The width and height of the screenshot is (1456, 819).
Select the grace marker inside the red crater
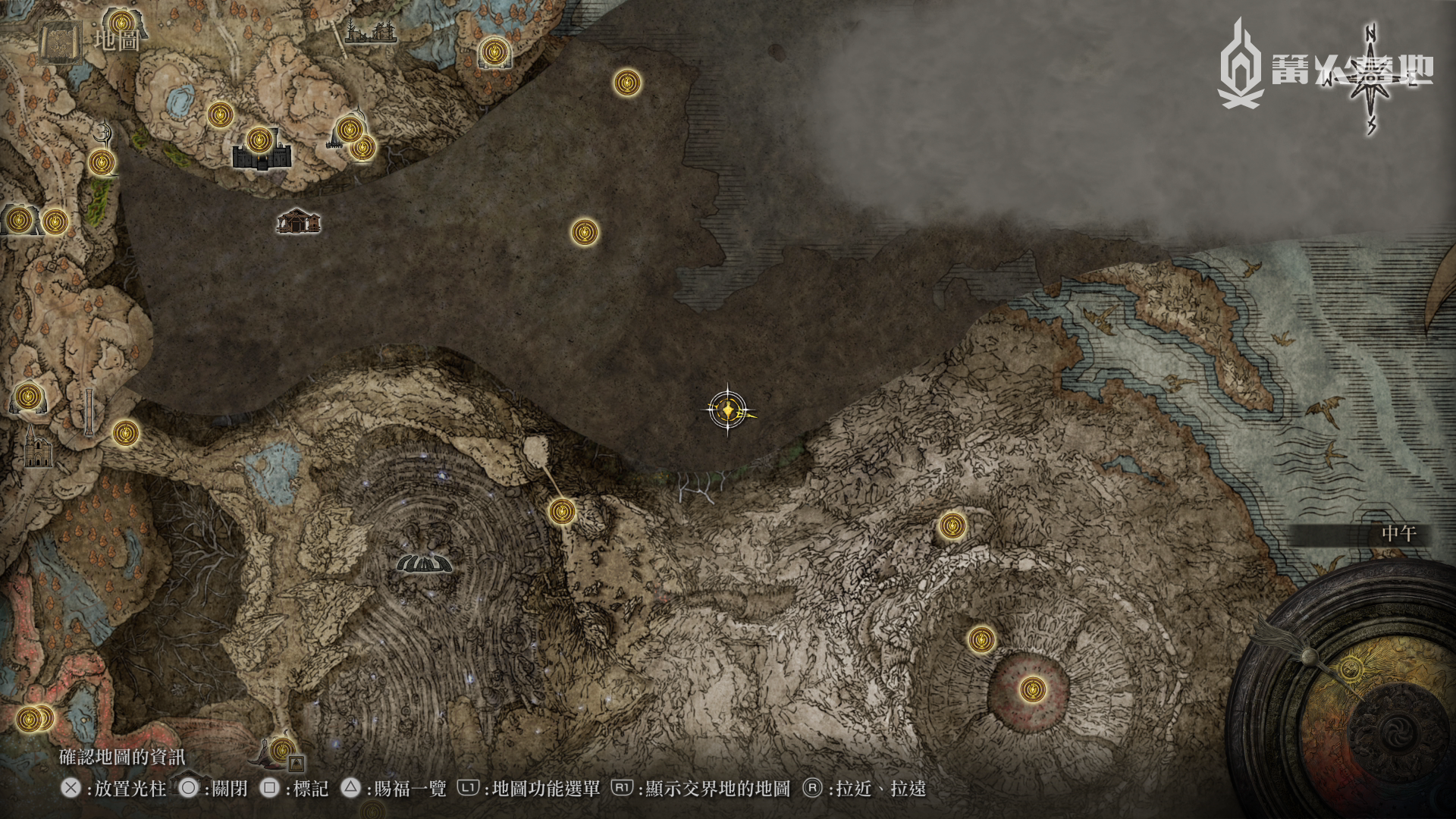1030,689
